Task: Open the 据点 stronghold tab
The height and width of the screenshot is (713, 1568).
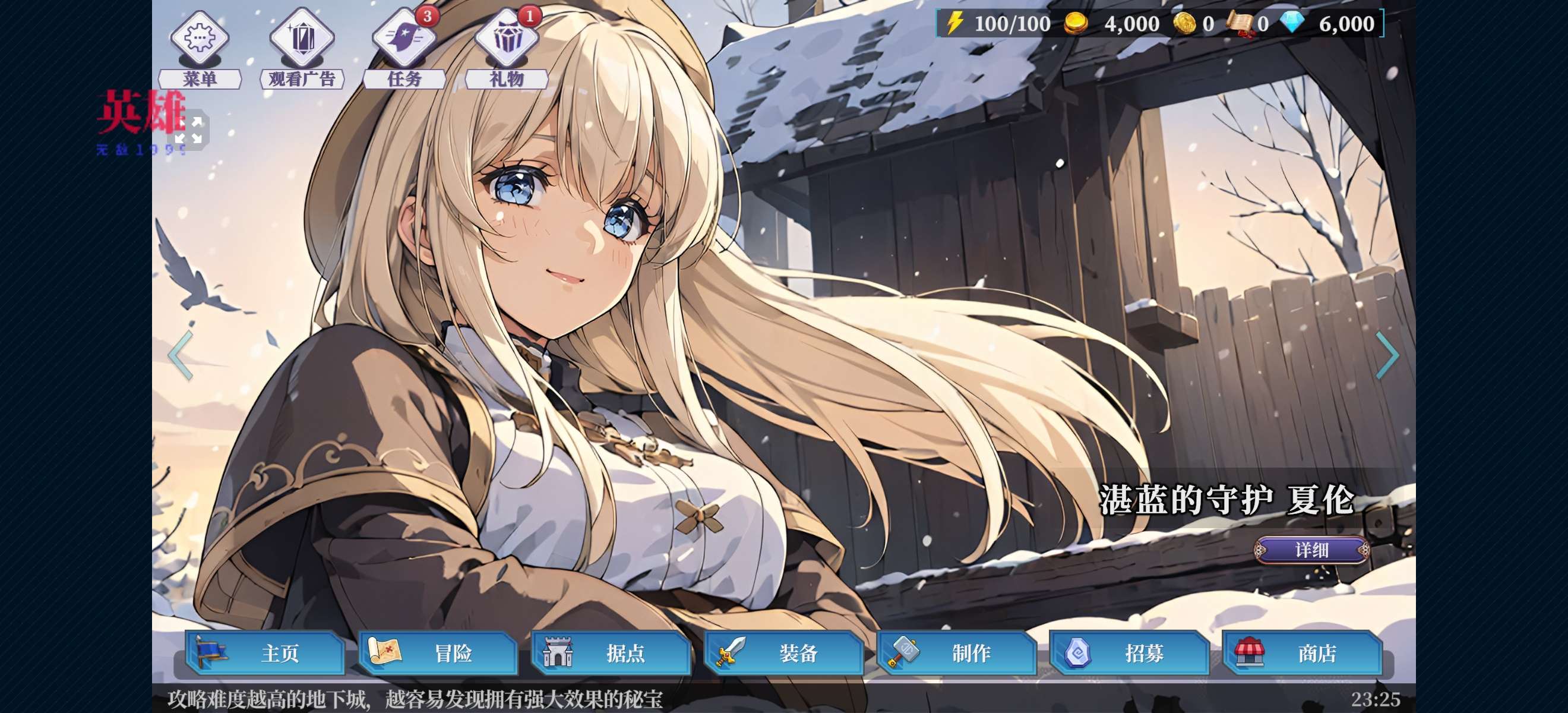Action: click(611, 654)
